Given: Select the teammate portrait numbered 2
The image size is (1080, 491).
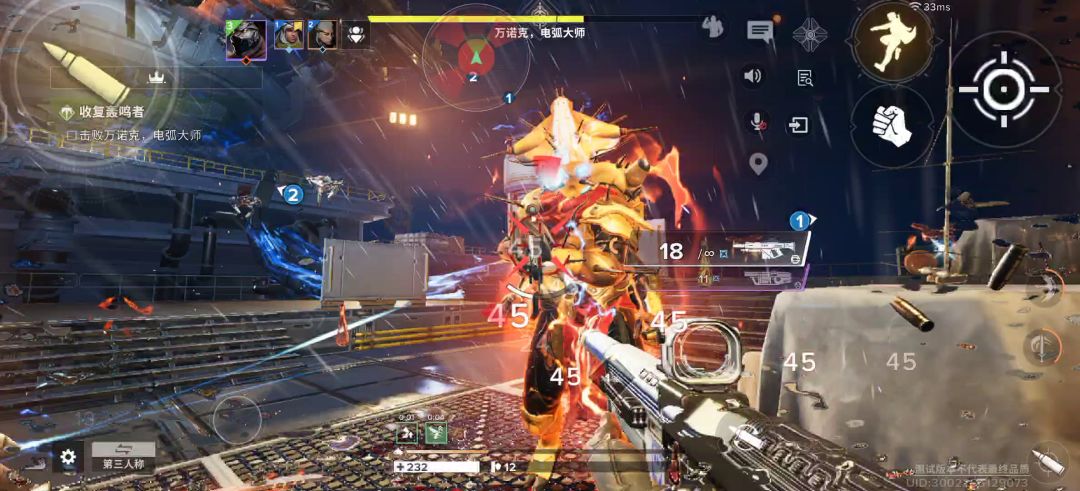Looking at the screenshot, I should (x=322, y=36).
